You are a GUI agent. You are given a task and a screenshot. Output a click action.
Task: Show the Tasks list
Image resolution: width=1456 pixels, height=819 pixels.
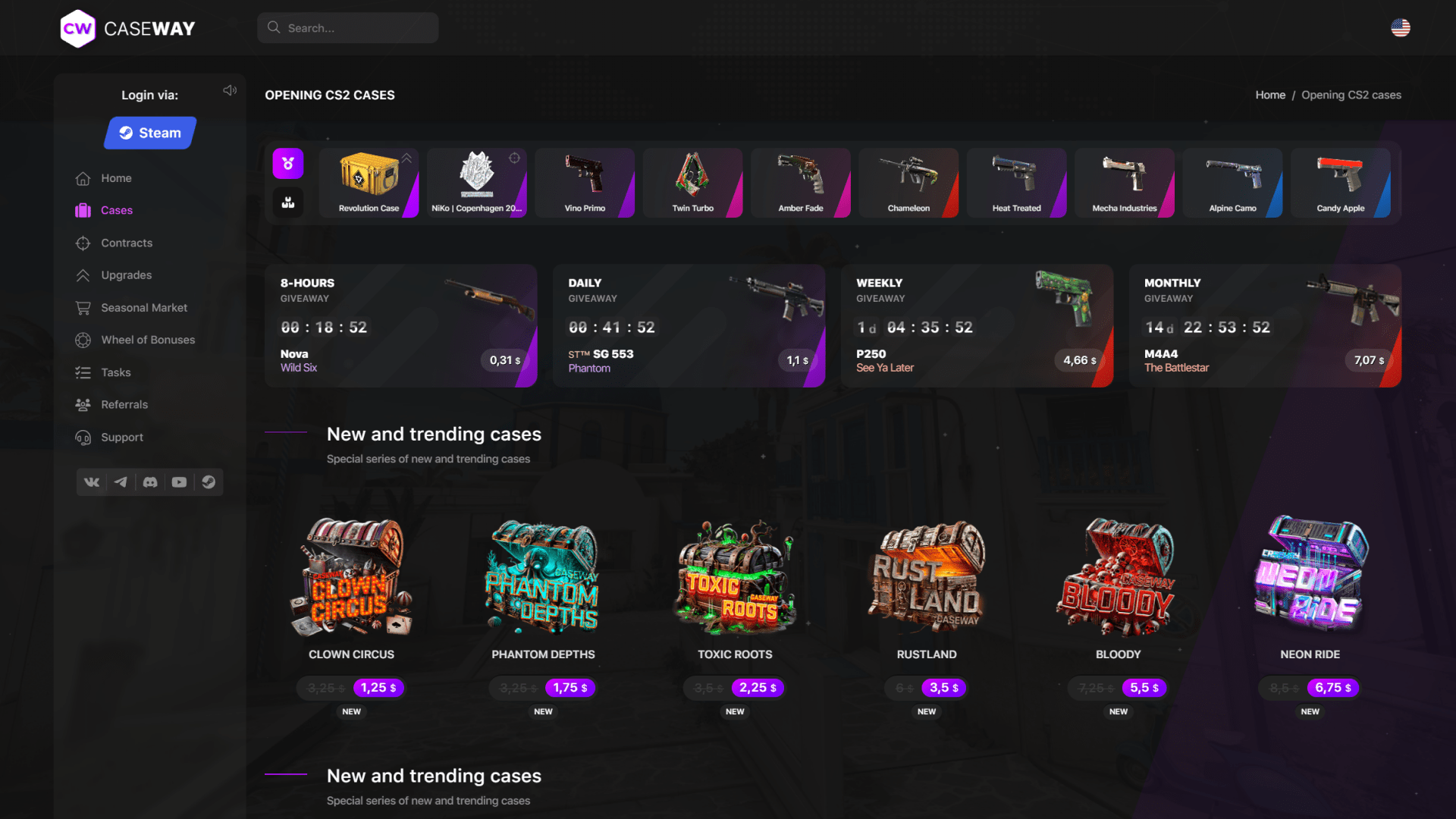[x=116, y=372]
